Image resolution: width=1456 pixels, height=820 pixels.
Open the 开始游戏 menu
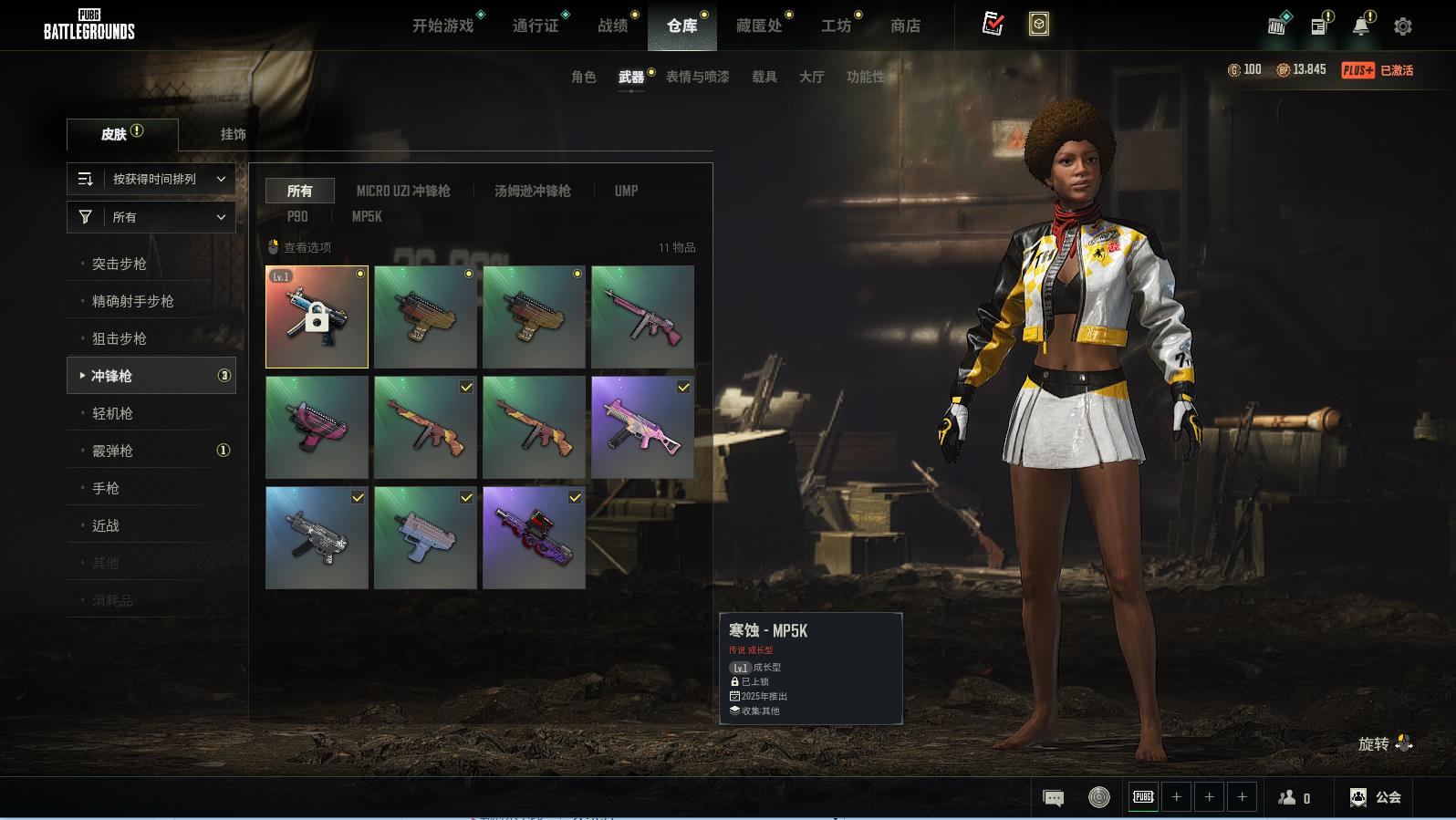point(442,26)
